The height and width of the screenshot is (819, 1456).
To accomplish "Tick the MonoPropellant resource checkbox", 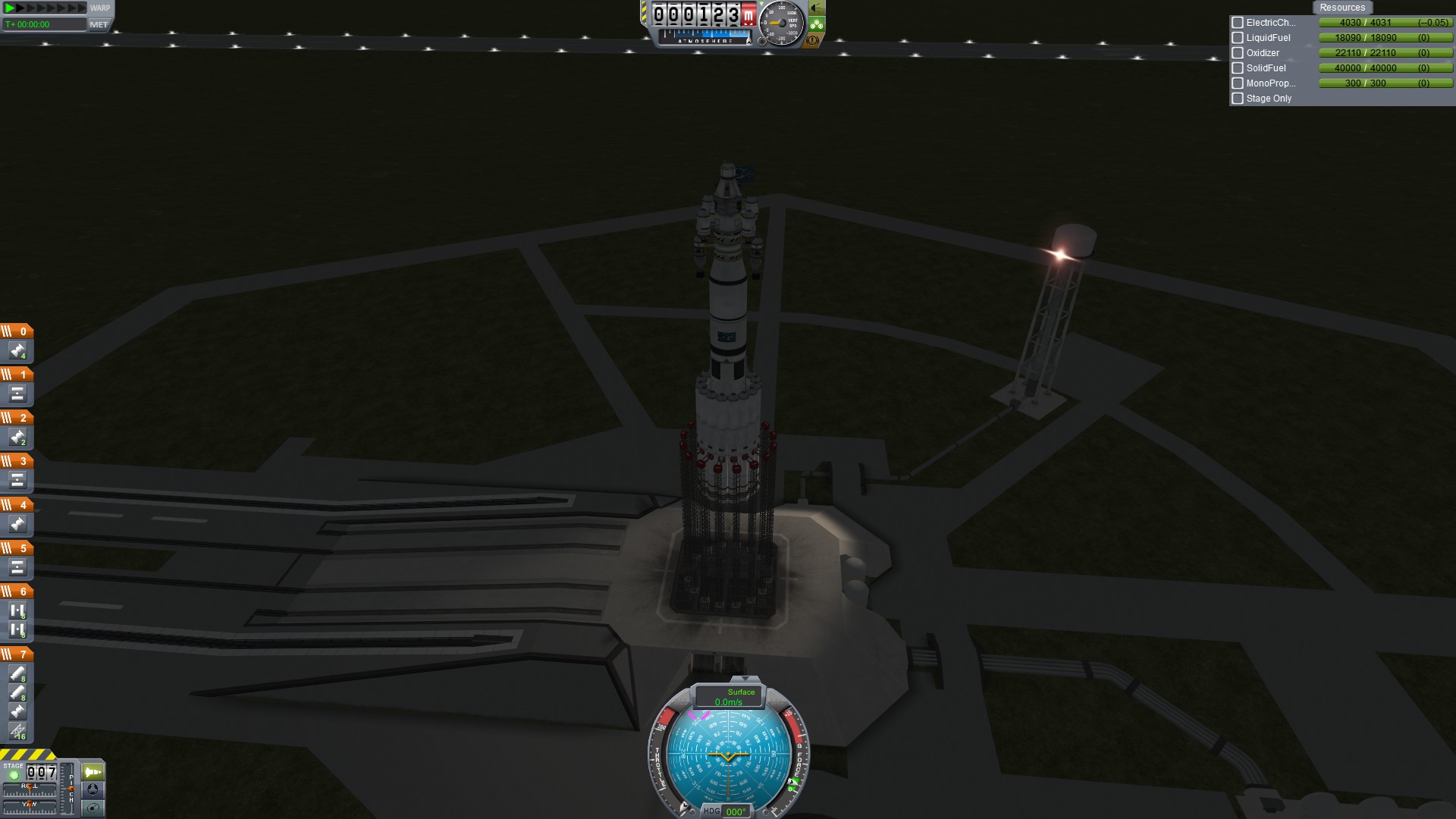I will pyautogui.click(x=1238, y=83).
